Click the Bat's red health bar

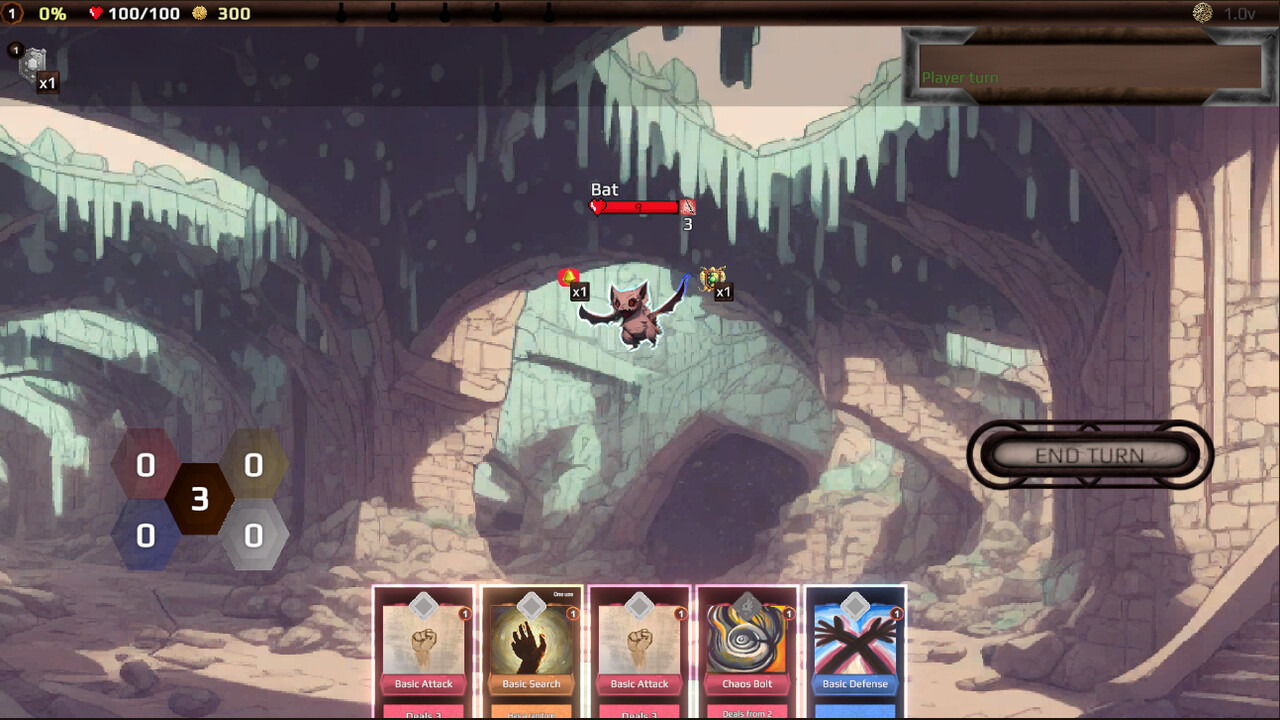pos(638,207)
